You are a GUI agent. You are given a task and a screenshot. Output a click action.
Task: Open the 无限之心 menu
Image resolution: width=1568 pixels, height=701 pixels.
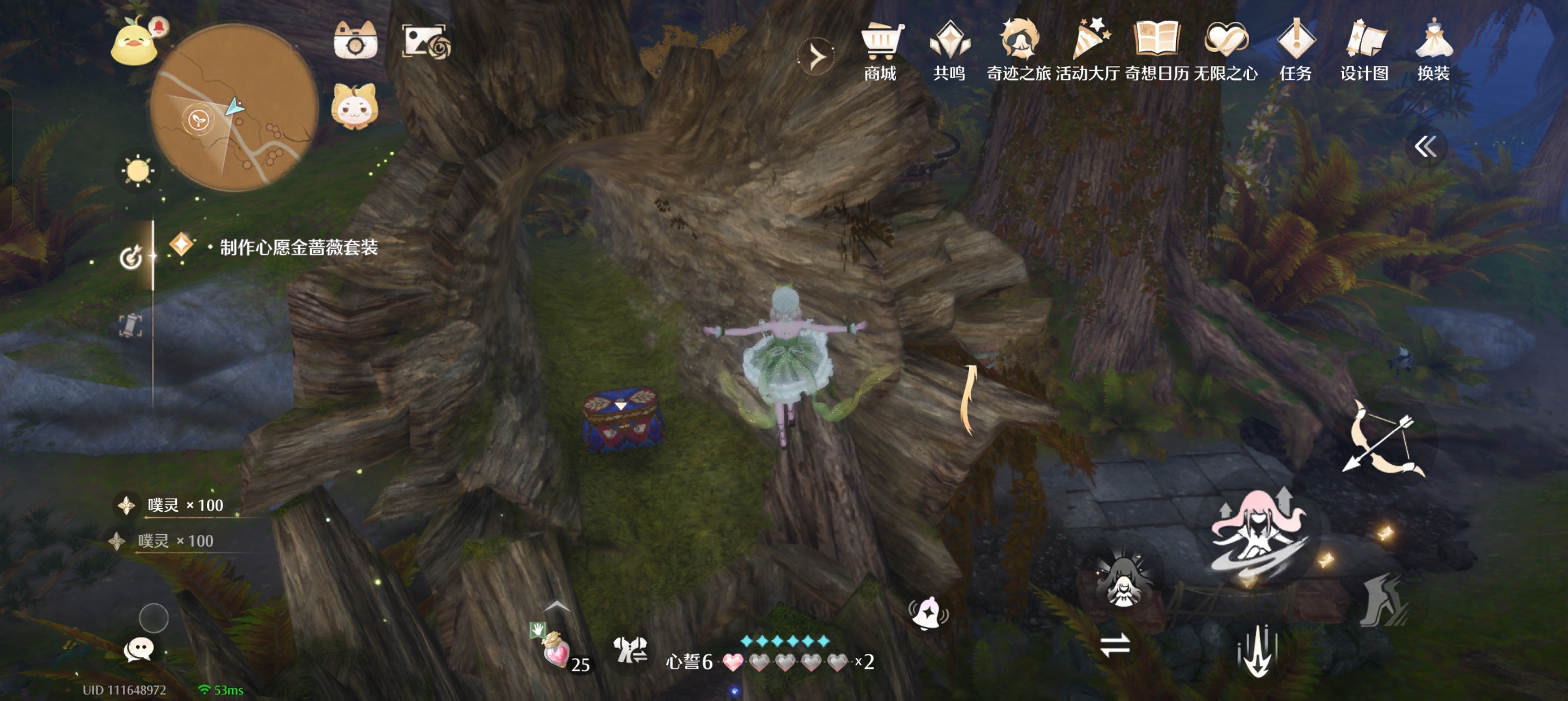[x=1225, y=50]
